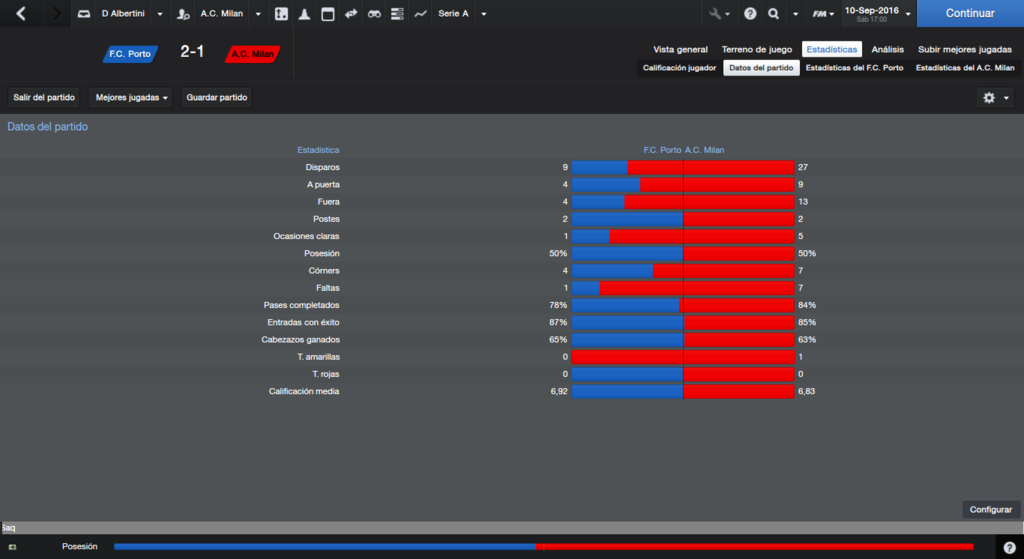
Task: Open the date 10-Sep-2016 dropdown
Action: (877, 14)
